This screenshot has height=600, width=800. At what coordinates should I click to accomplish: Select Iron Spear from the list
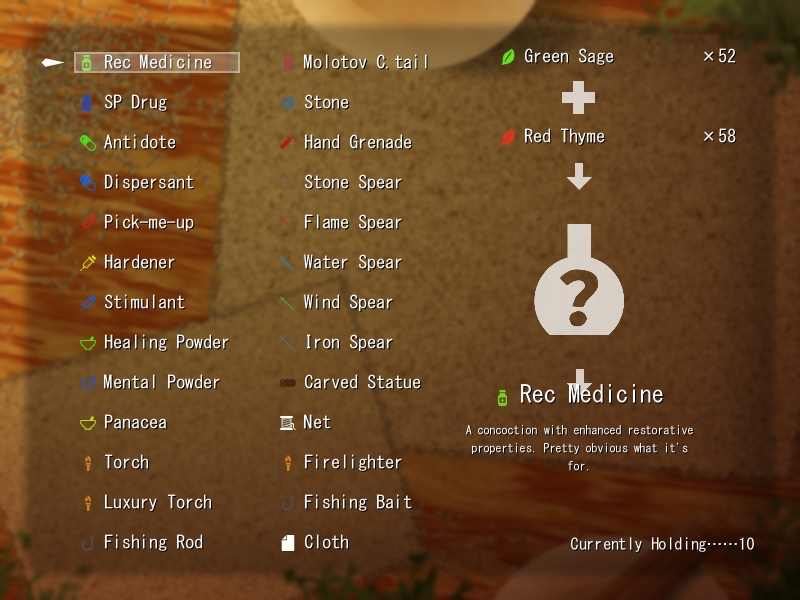click(348, 342)
